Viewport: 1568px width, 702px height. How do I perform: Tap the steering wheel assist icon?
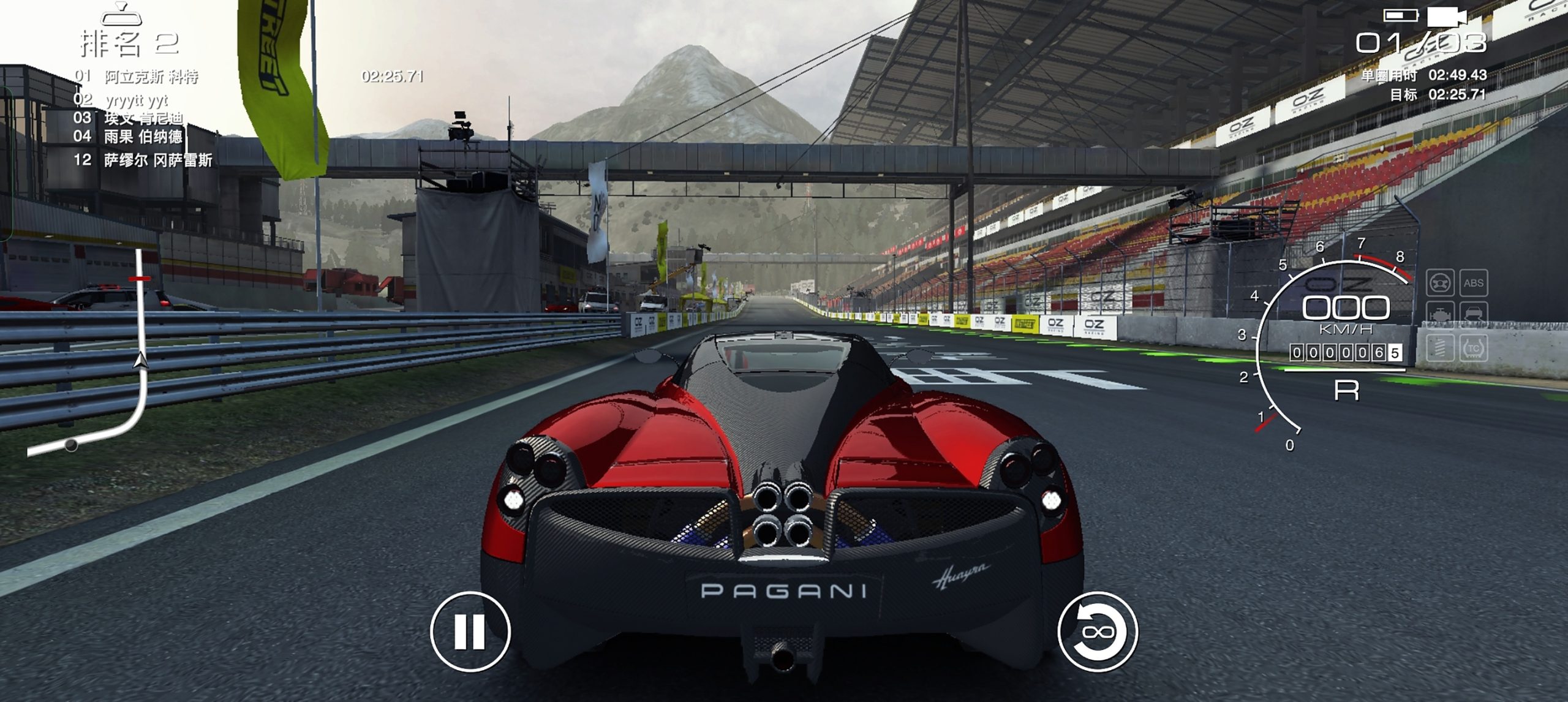click(x=1439, y=283)
